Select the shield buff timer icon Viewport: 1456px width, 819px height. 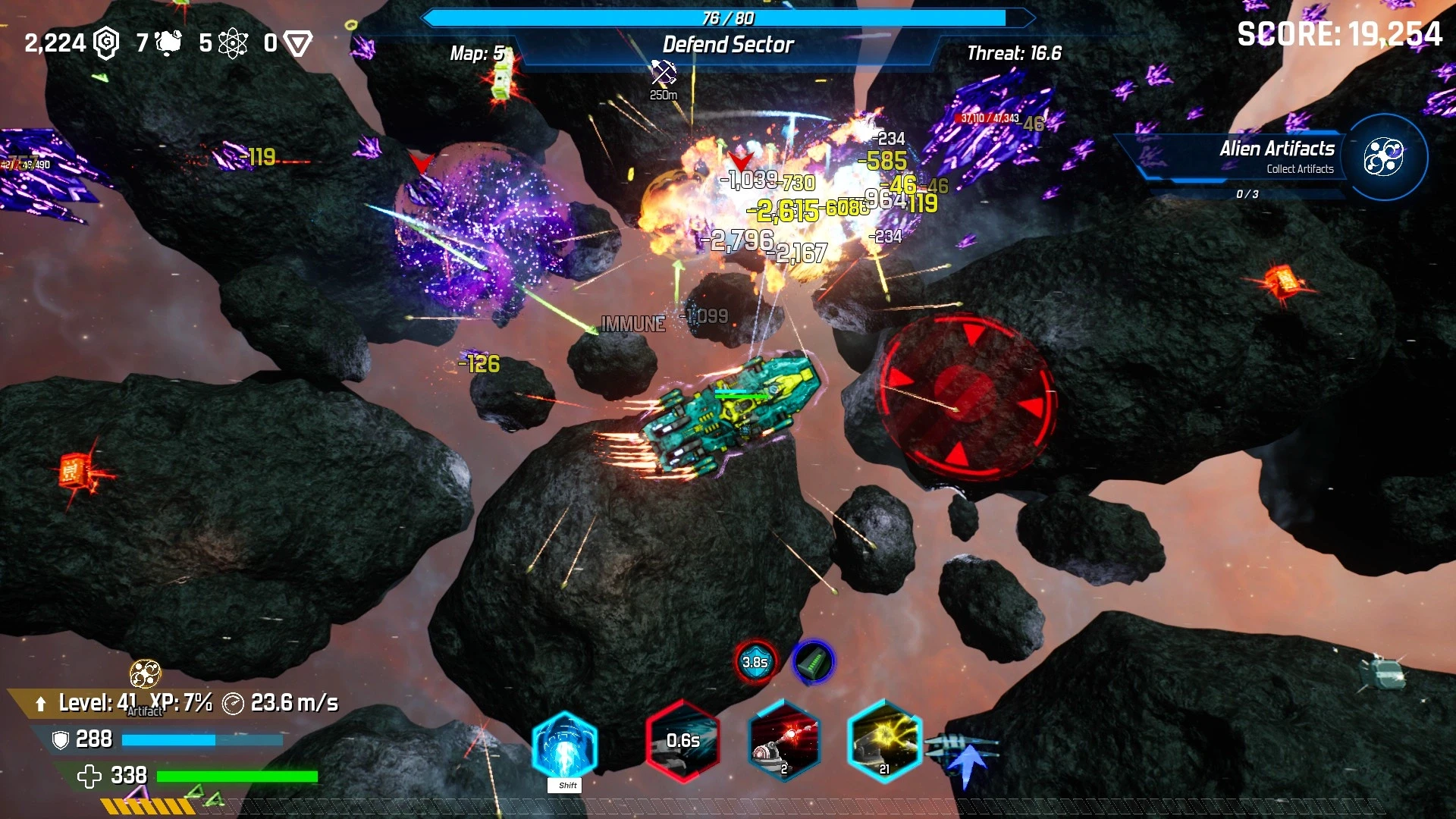tap(755, 662)
